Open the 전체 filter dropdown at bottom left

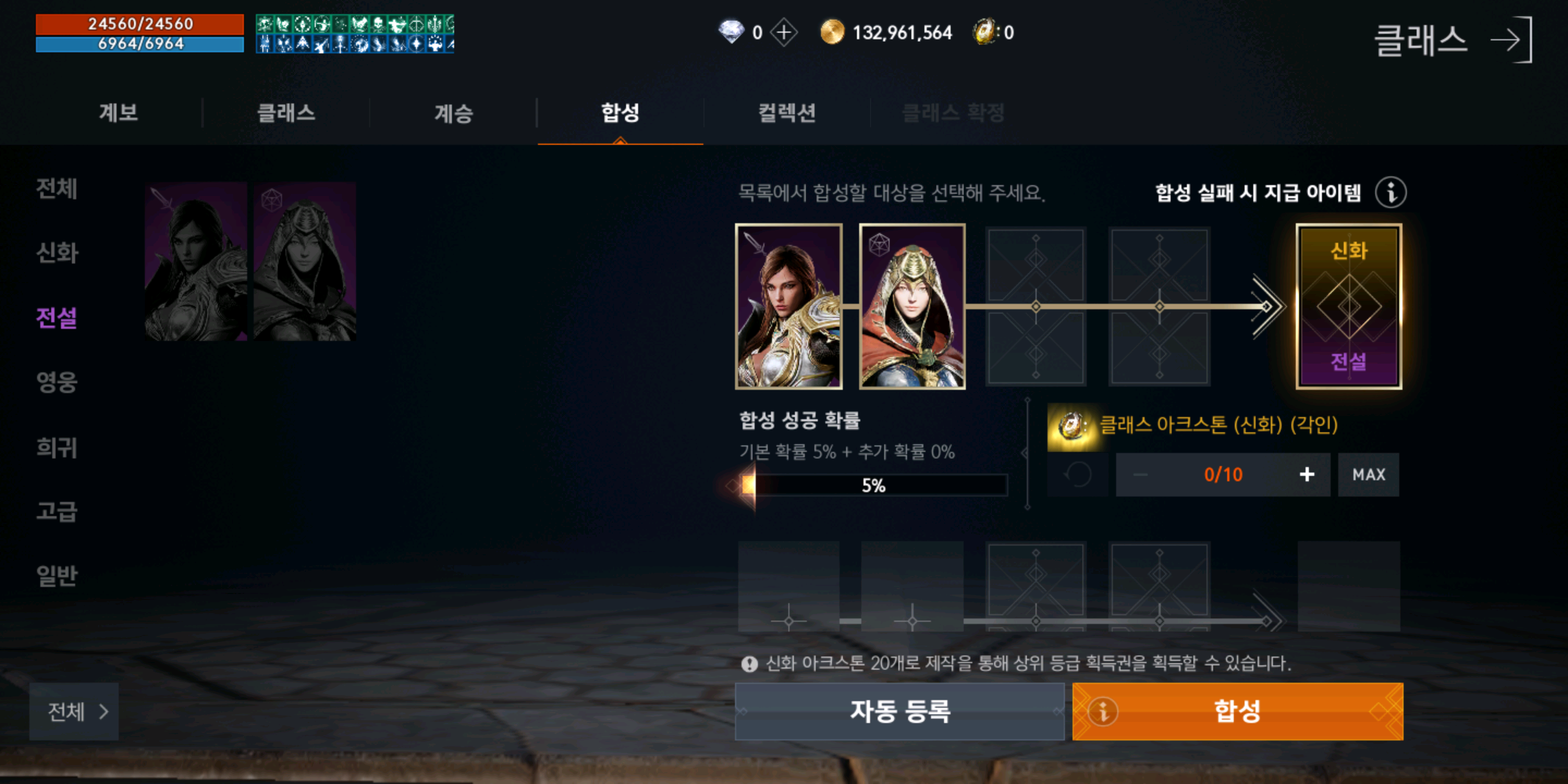(x=73, y=712)
